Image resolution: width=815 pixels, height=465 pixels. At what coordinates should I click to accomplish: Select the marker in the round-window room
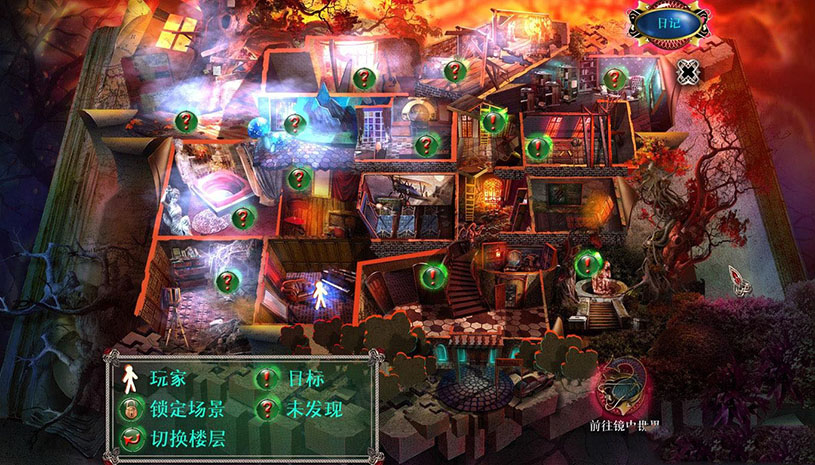pos(427,144)
